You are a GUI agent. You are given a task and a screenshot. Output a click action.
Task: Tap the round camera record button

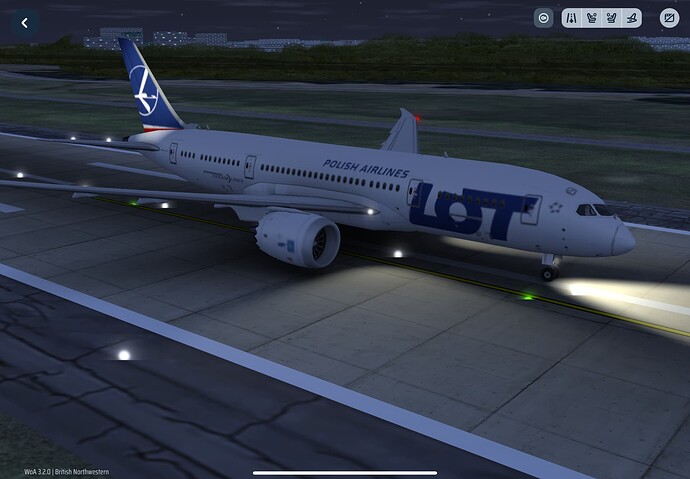point(543,18)
